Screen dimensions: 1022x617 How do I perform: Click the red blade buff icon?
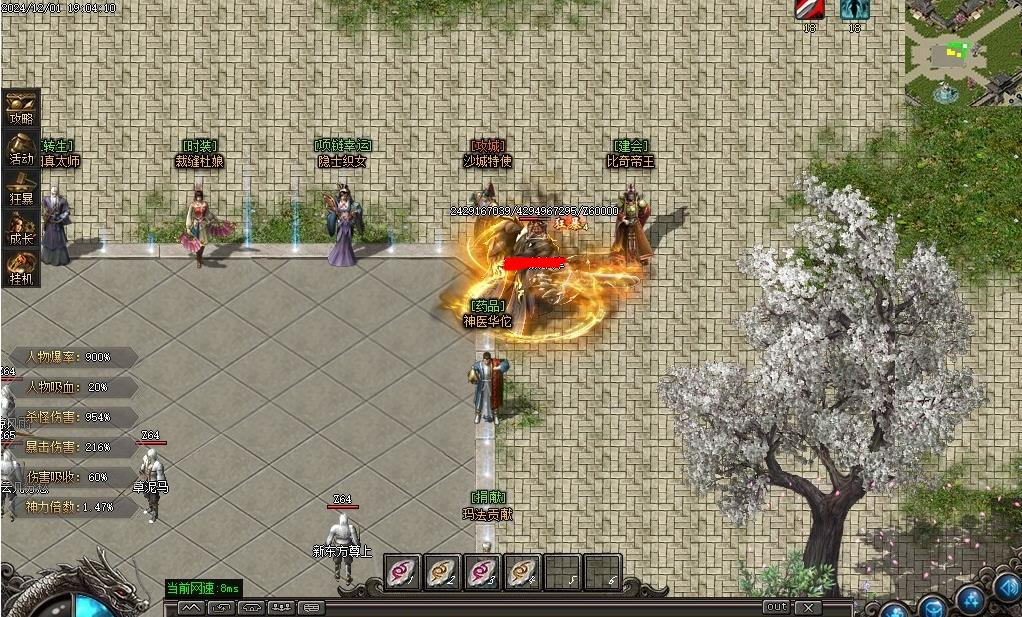(809, 10)
